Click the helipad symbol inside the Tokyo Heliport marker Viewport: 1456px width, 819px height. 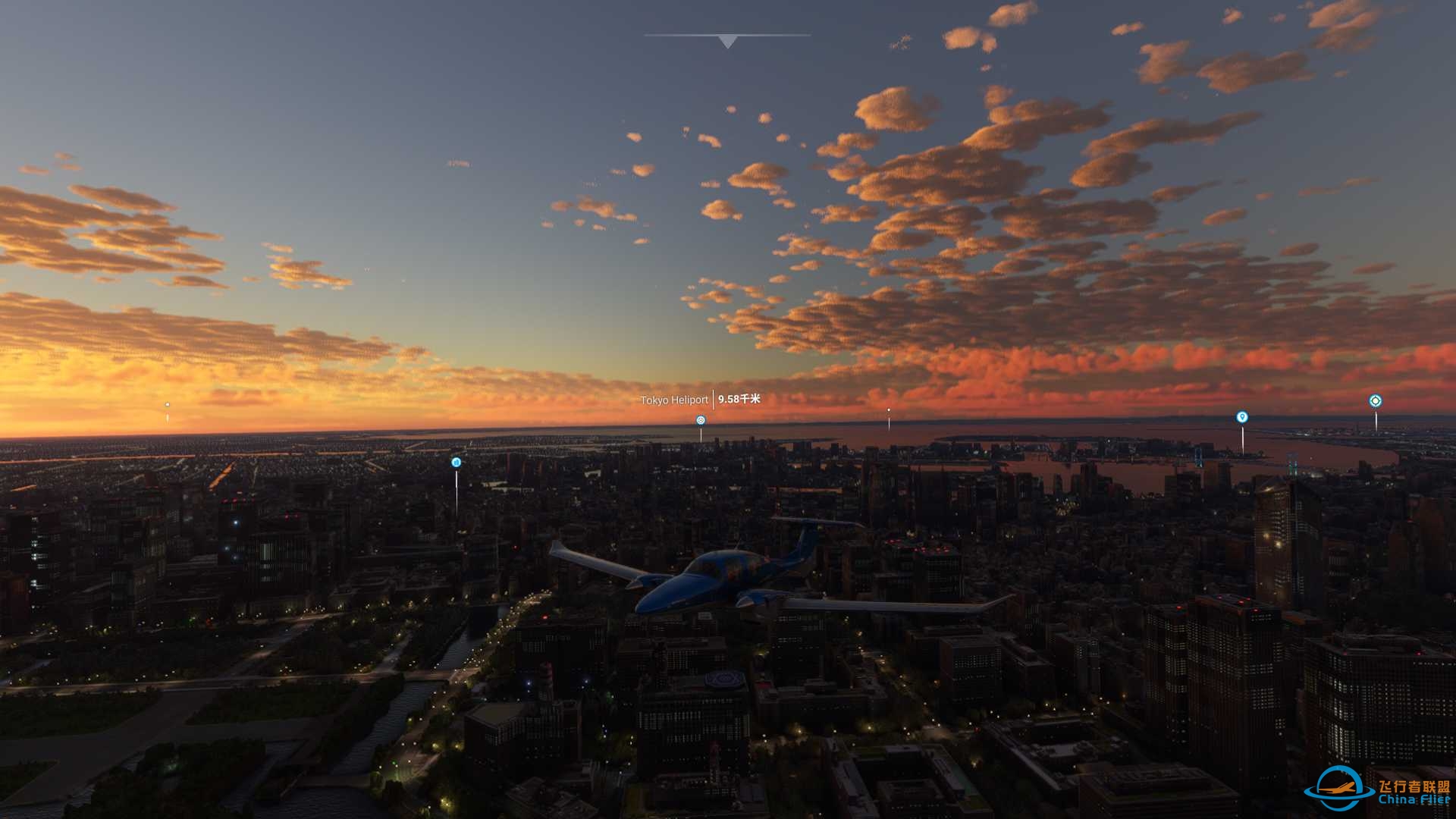(700, 419)
